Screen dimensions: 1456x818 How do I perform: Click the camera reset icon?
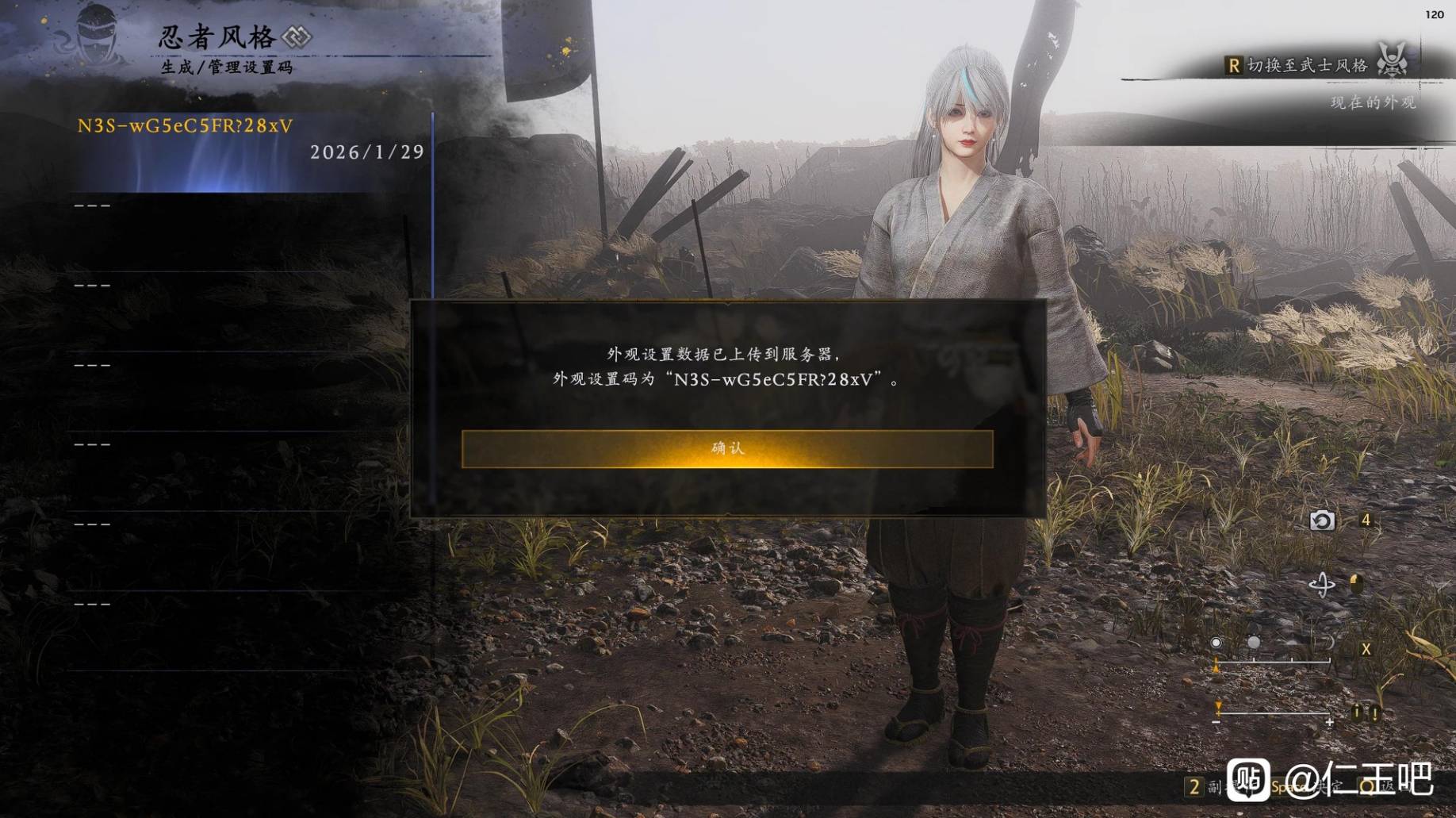(x=1321, y=520)
